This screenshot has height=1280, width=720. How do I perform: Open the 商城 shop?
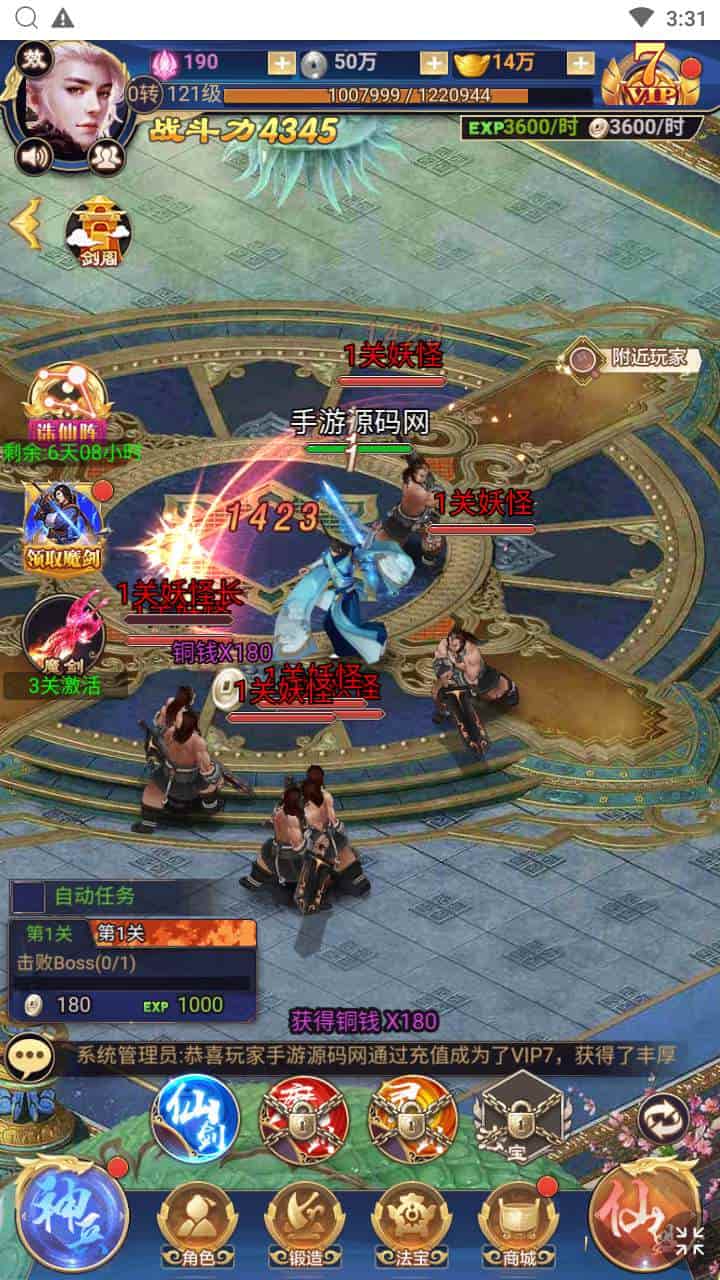(x=517, y=1222)
